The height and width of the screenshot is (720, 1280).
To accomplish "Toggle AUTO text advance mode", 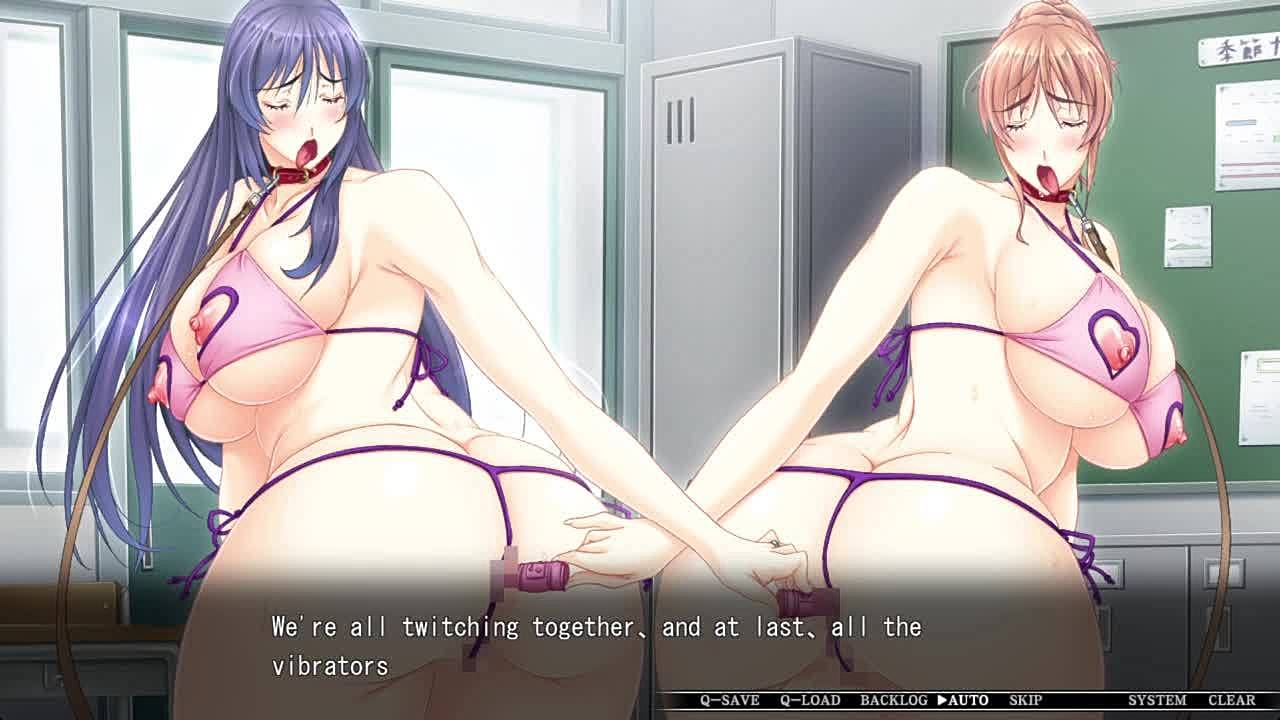I will (x=963, y=701).
